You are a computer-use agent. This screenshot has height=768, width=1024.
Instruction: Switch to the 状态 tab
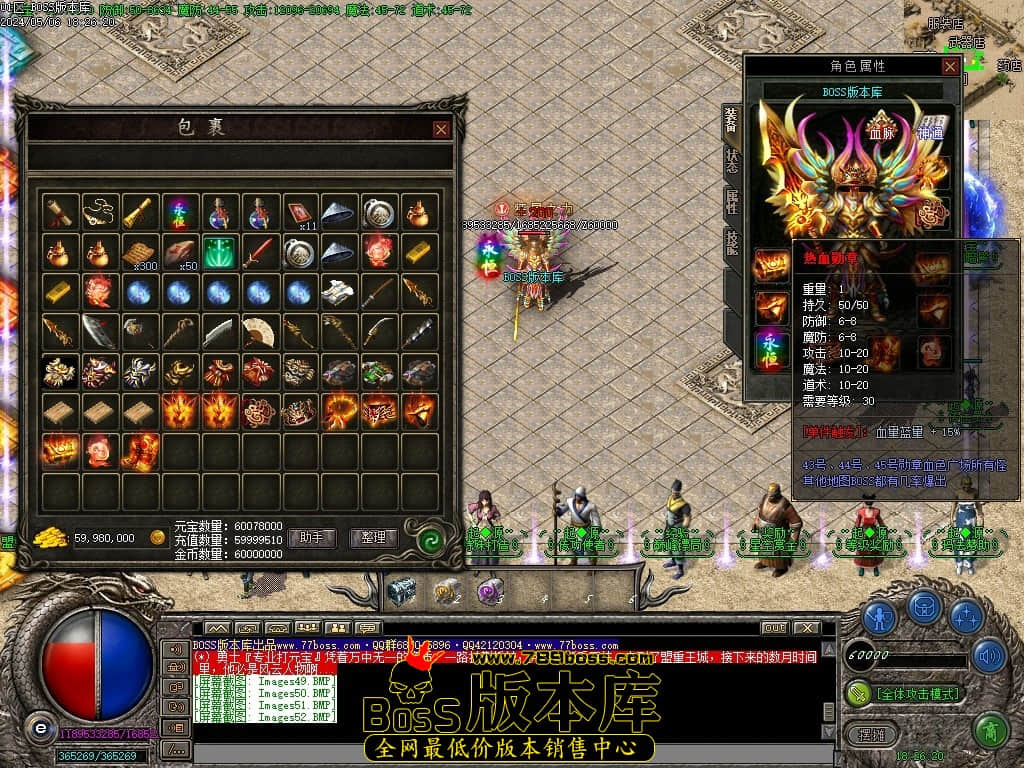tap(731, 161)
